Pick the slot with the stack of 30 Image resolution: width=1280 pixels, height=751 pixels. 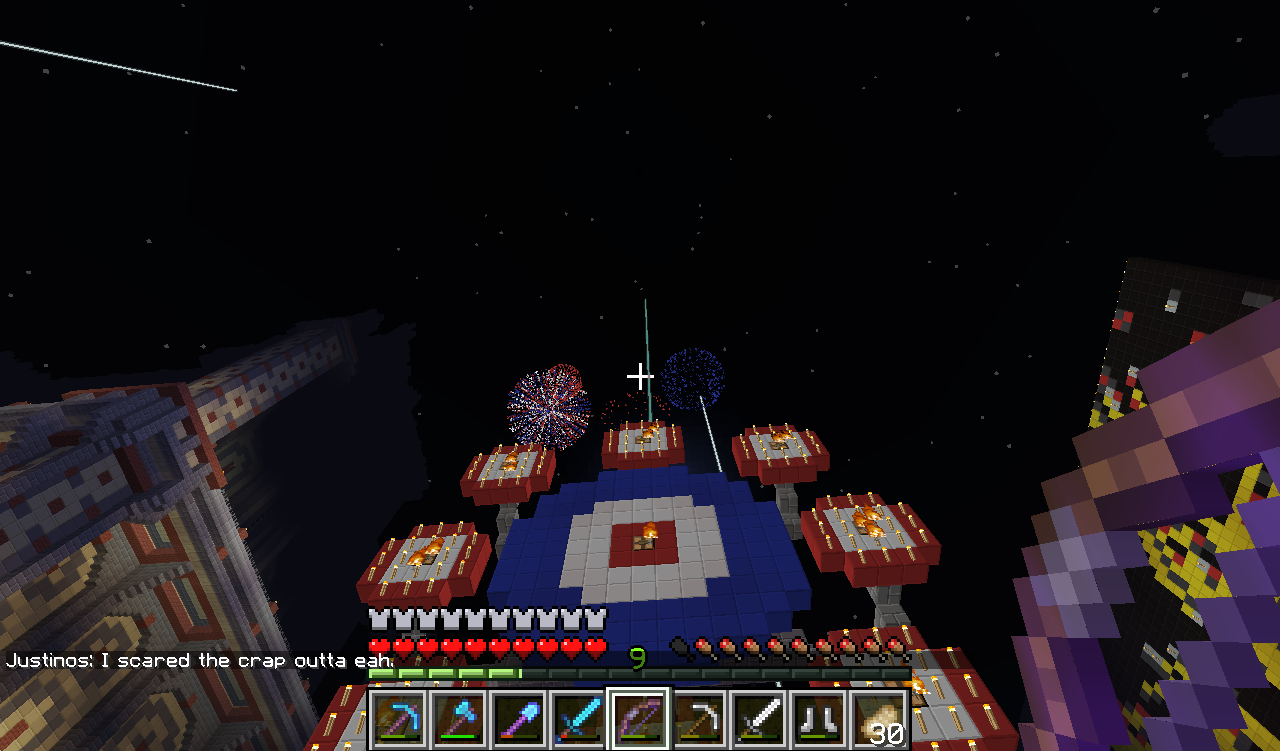coord(879,719)
